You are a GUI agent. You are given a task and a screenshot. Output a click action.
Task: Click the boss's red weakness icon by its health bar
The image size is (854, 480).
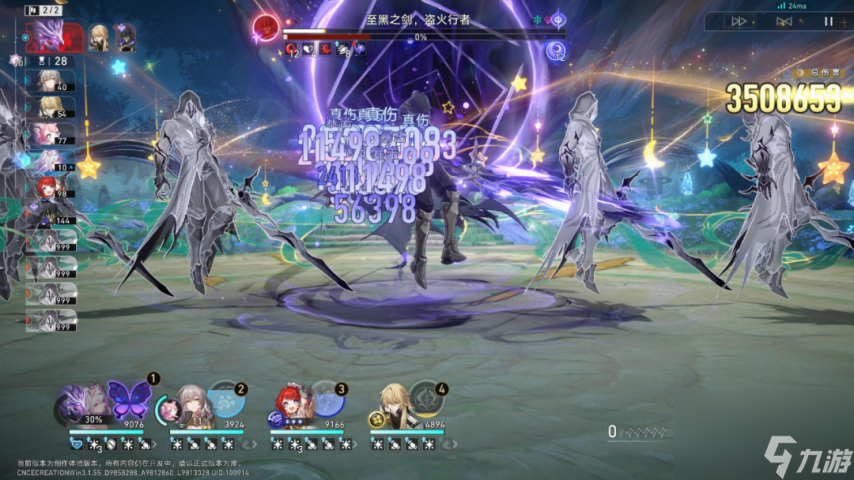(x=266, y=25)
